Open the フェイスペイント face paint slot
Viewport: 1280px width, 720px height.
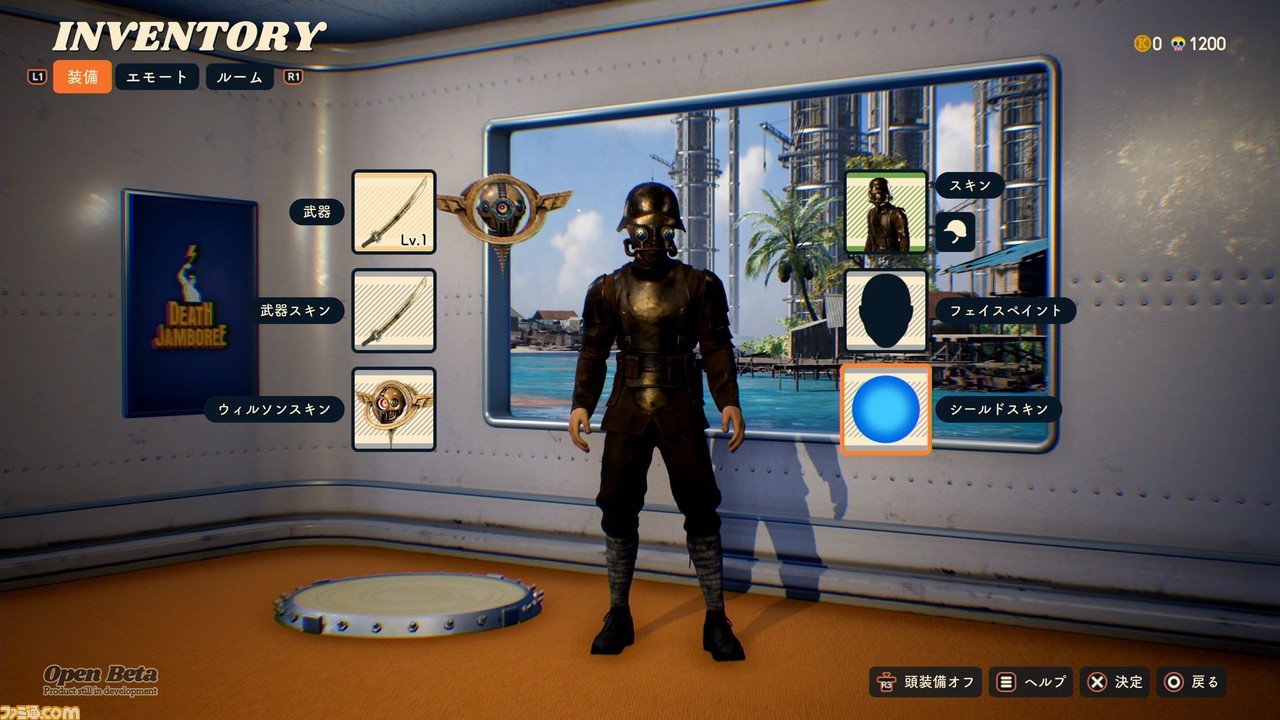click(885, 310)
